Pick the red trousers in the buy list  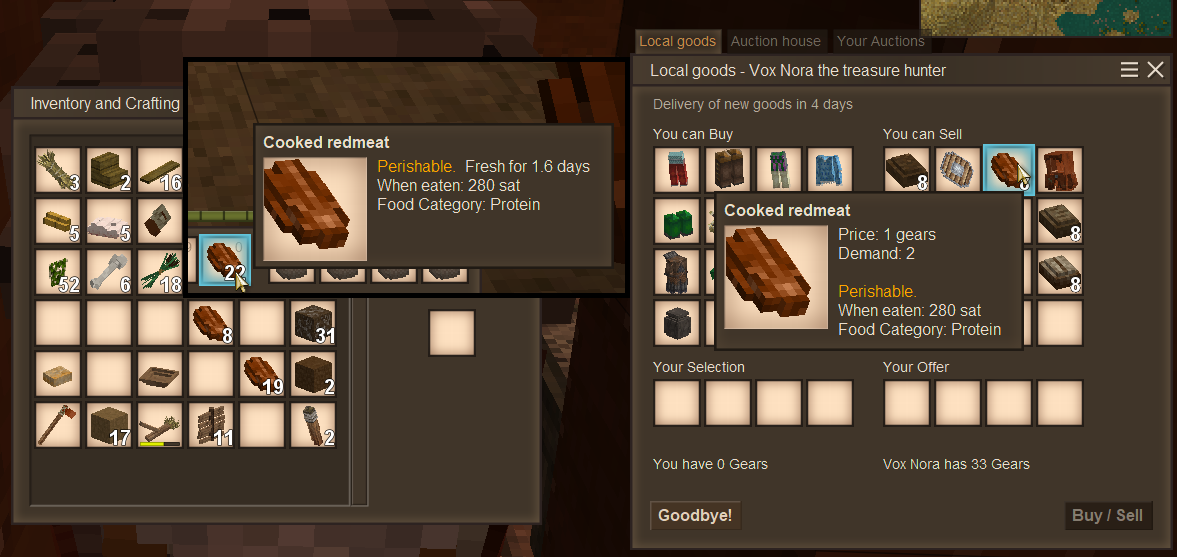coord(677,170)
